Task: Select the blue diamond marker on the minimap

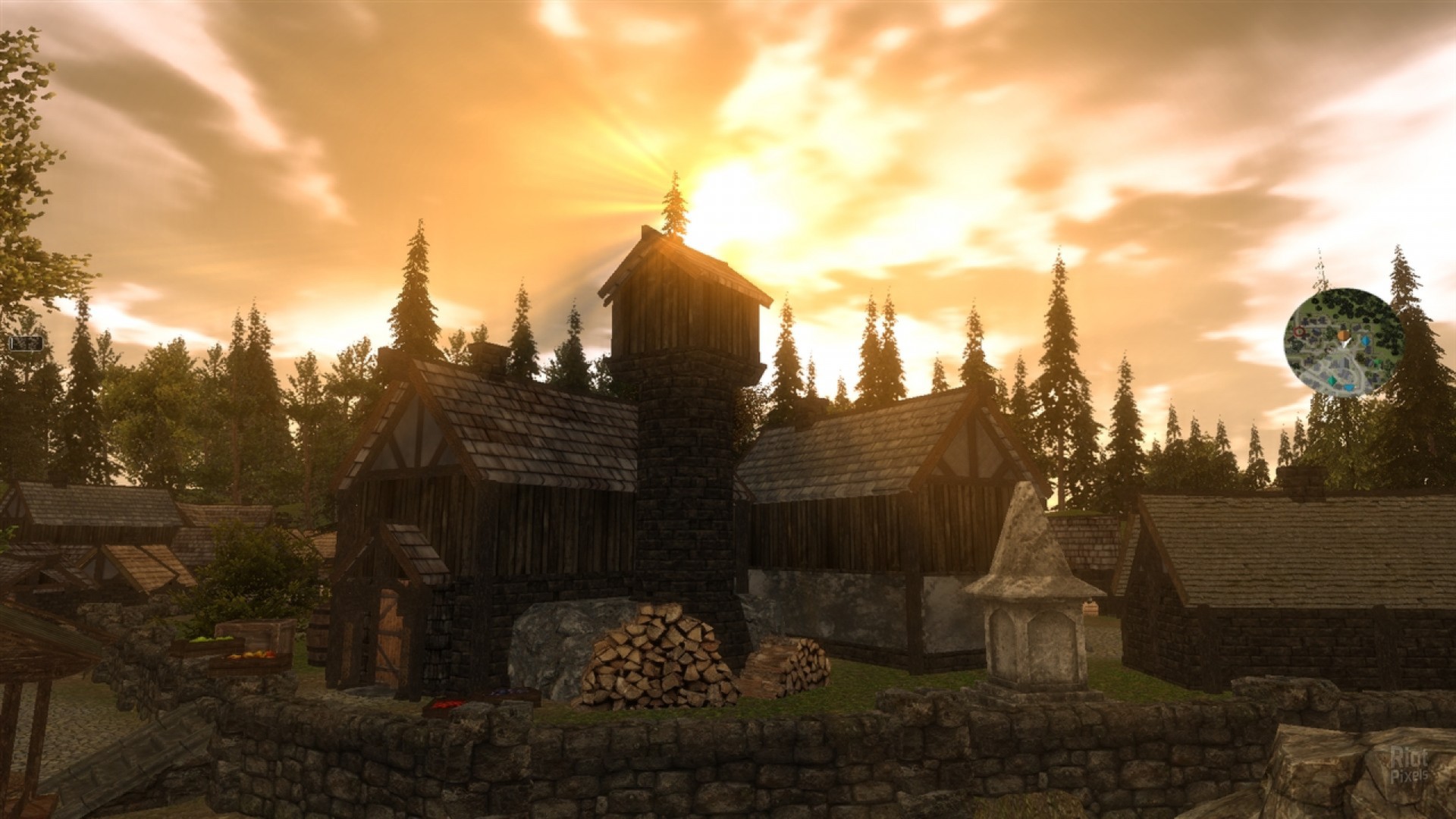Action: pyautogui.click(x=1365, y=340)
